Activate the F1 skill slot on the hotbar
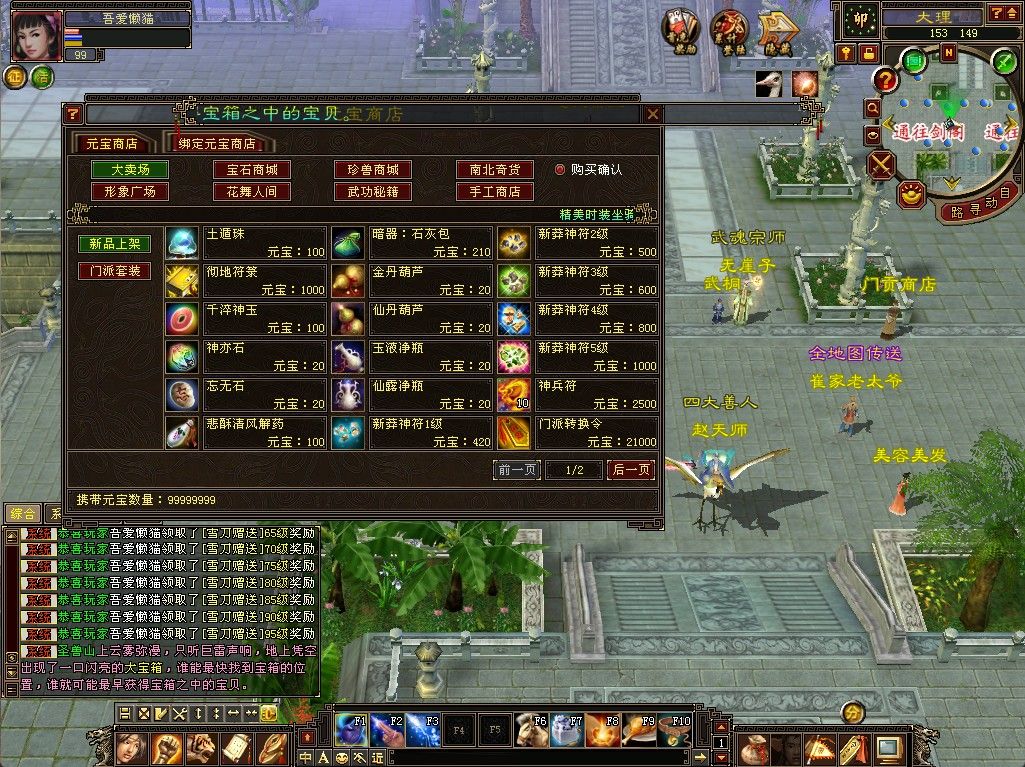Image resolution: width=1025 pixels, height=767 pixels. [x=351, y=730]
